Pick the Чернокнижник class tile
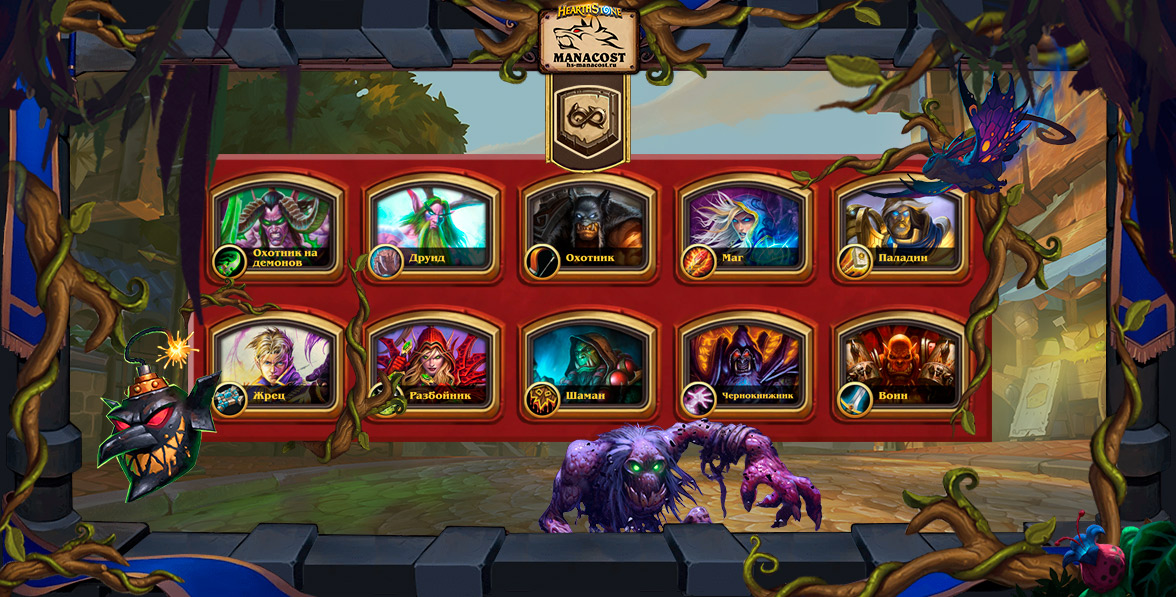The image size is (1176, 597). 744,364
